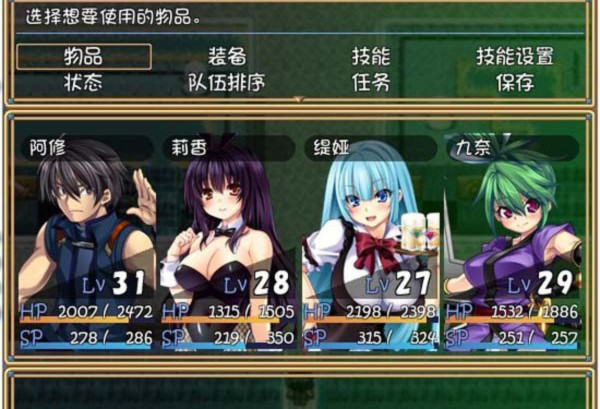Open the 物品 items menu
The height and width of the screenshot is (409, 600).
[x=84, y=57]
